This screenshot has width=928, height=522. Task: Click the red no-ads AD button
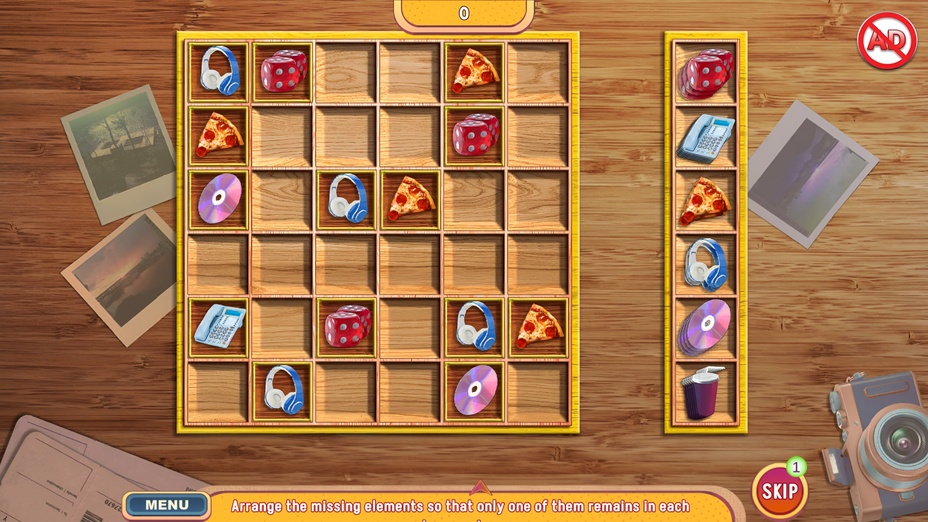pos(880,40)
